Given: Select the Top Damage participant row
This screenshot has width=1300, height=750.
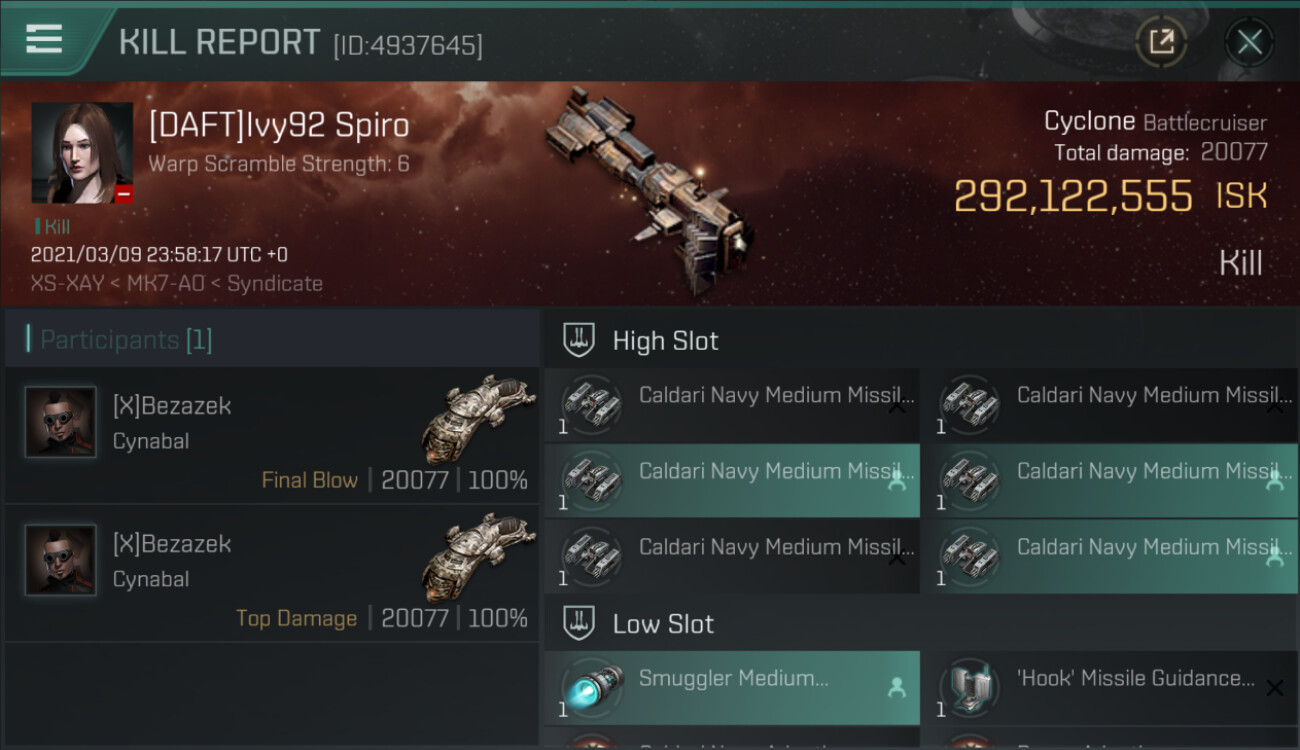Looking at the screenshot, I should pyautogui.click(x=272, y=574).
